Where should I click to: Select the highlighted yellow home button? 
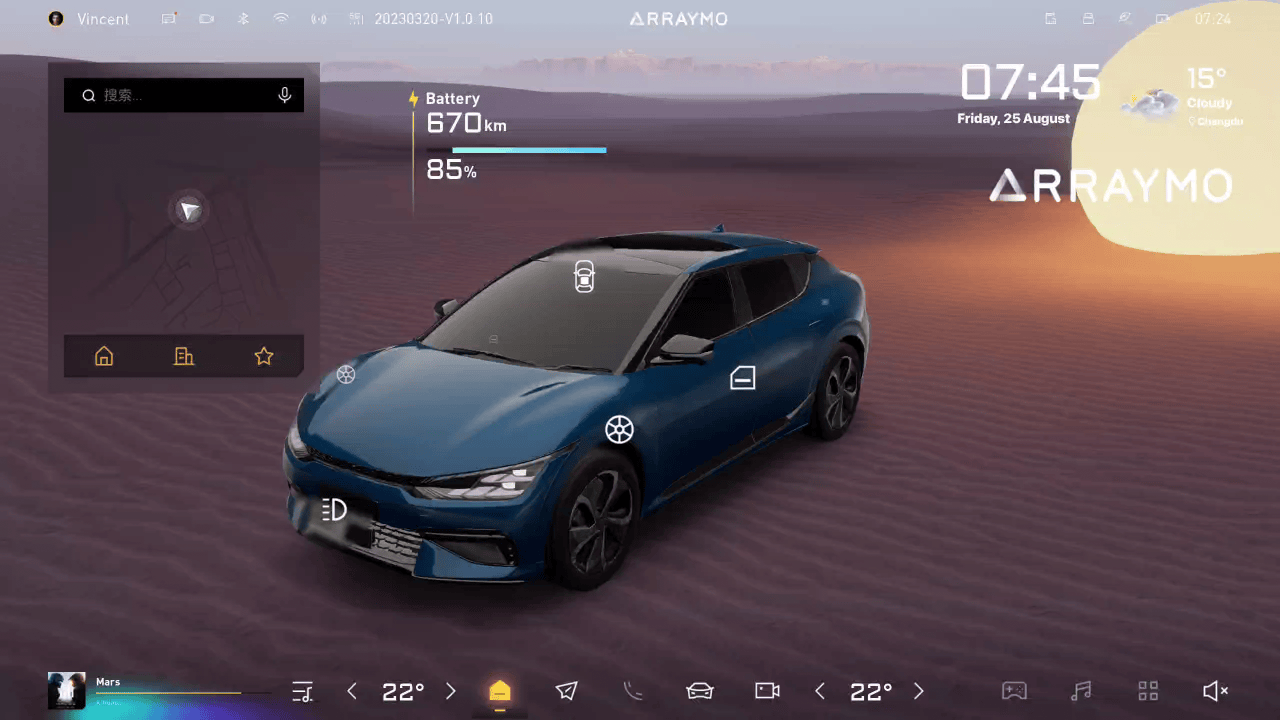click(x=500, y=691)
